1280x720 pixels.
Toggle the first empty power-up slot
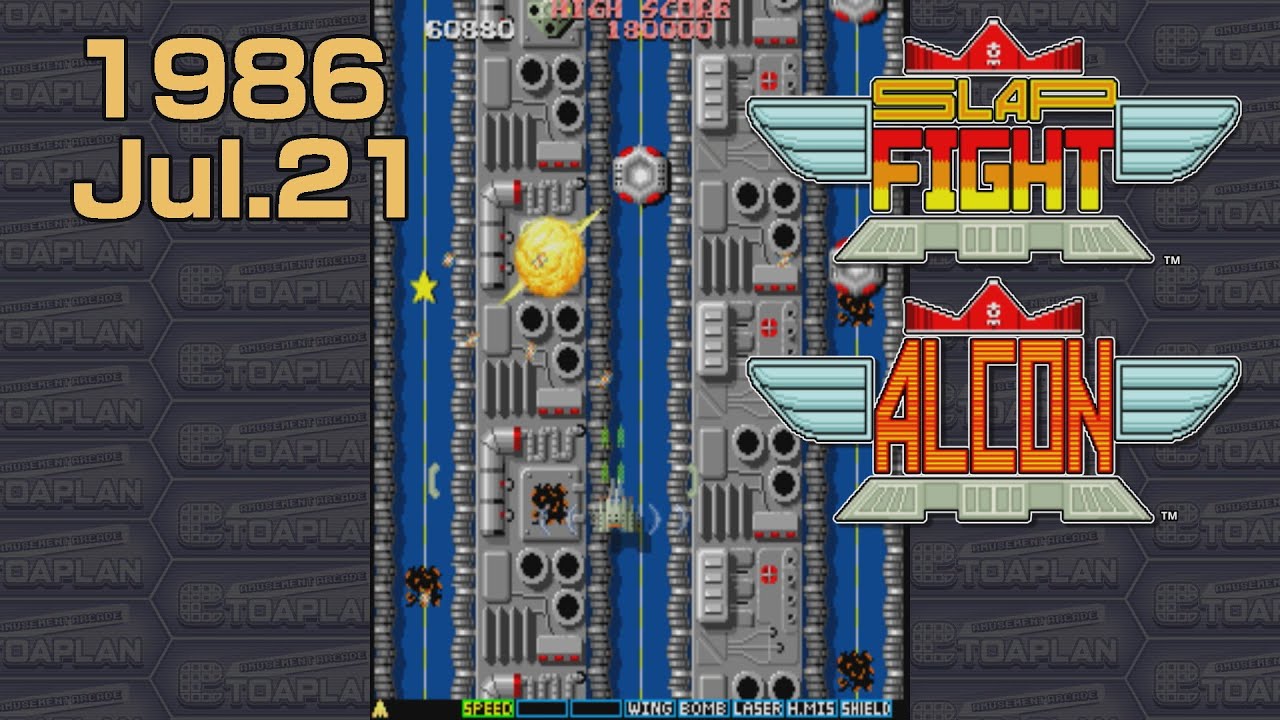540,708
